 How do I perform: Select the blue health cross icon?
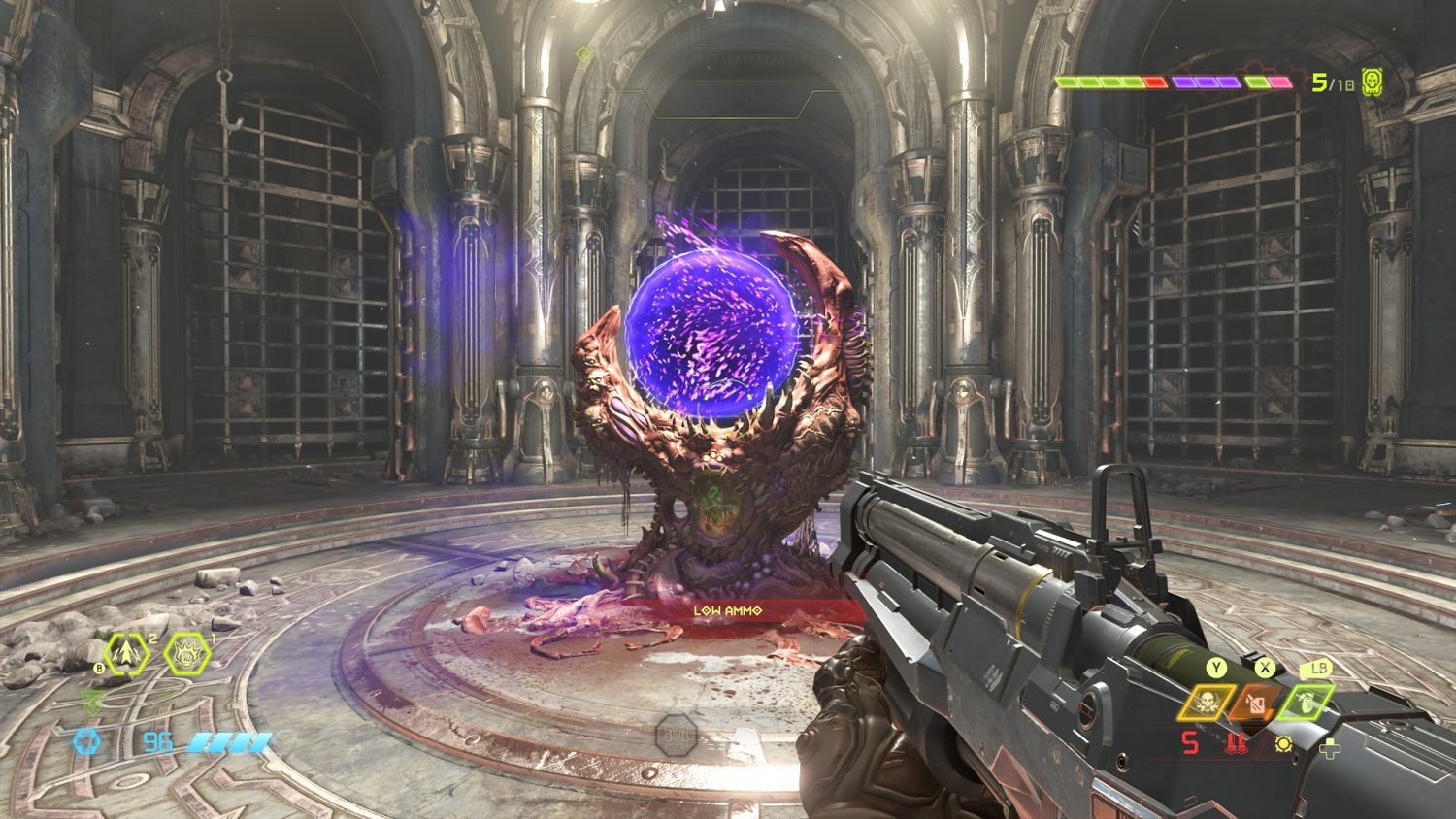tap(86, 743)
